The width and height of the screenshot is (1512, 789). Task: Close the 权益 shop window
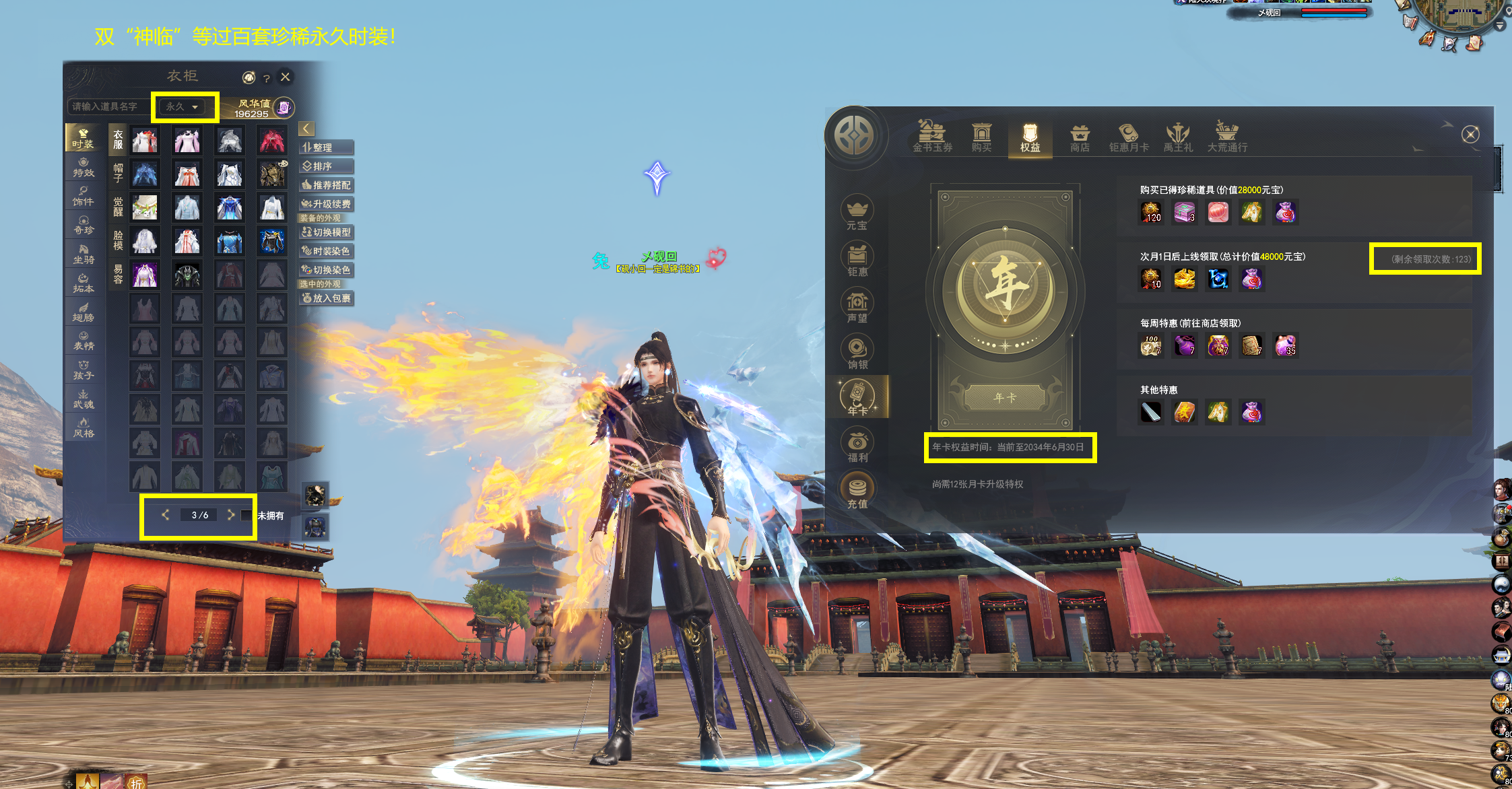click(1470, 135)
